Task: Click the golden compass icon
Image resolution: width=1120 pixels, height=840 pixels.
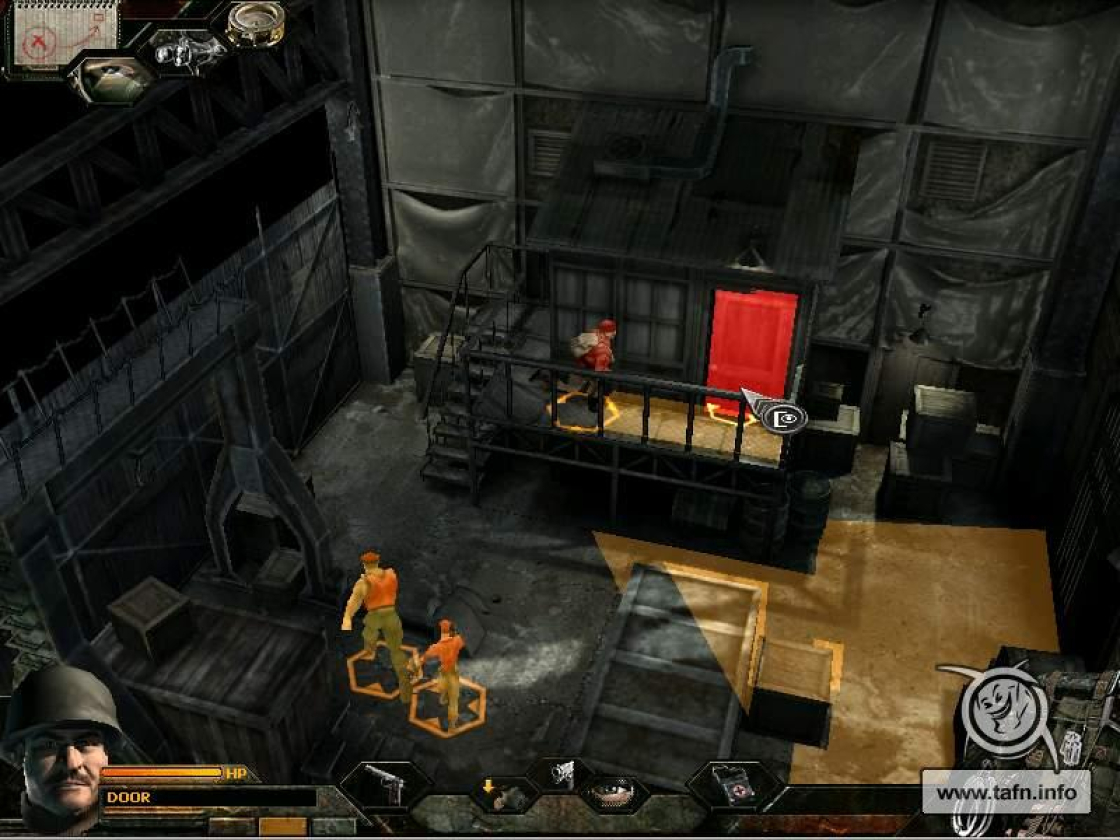Action: 254,23
